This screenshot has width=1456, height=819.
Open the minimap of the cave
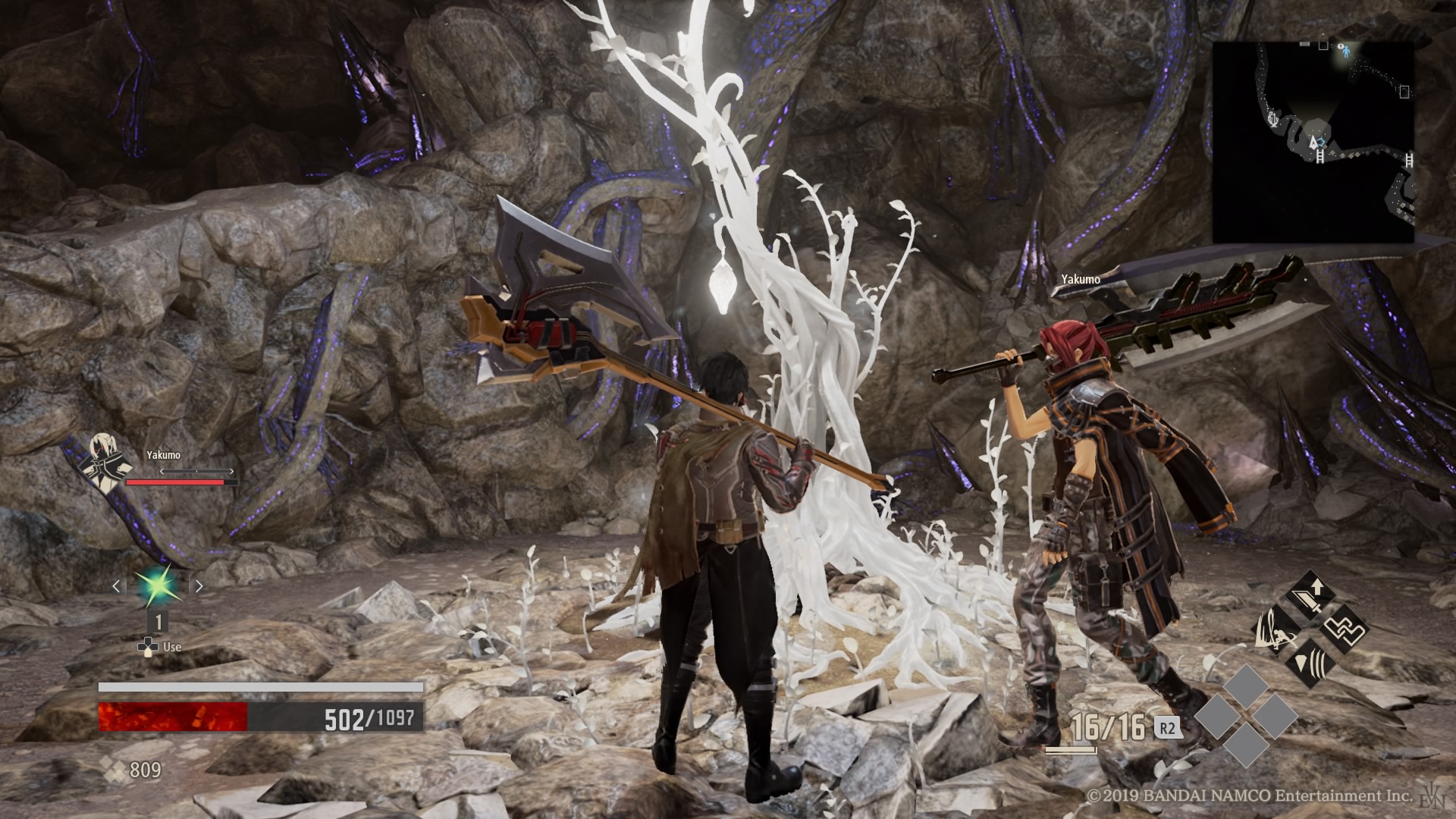pos(1313,142)
